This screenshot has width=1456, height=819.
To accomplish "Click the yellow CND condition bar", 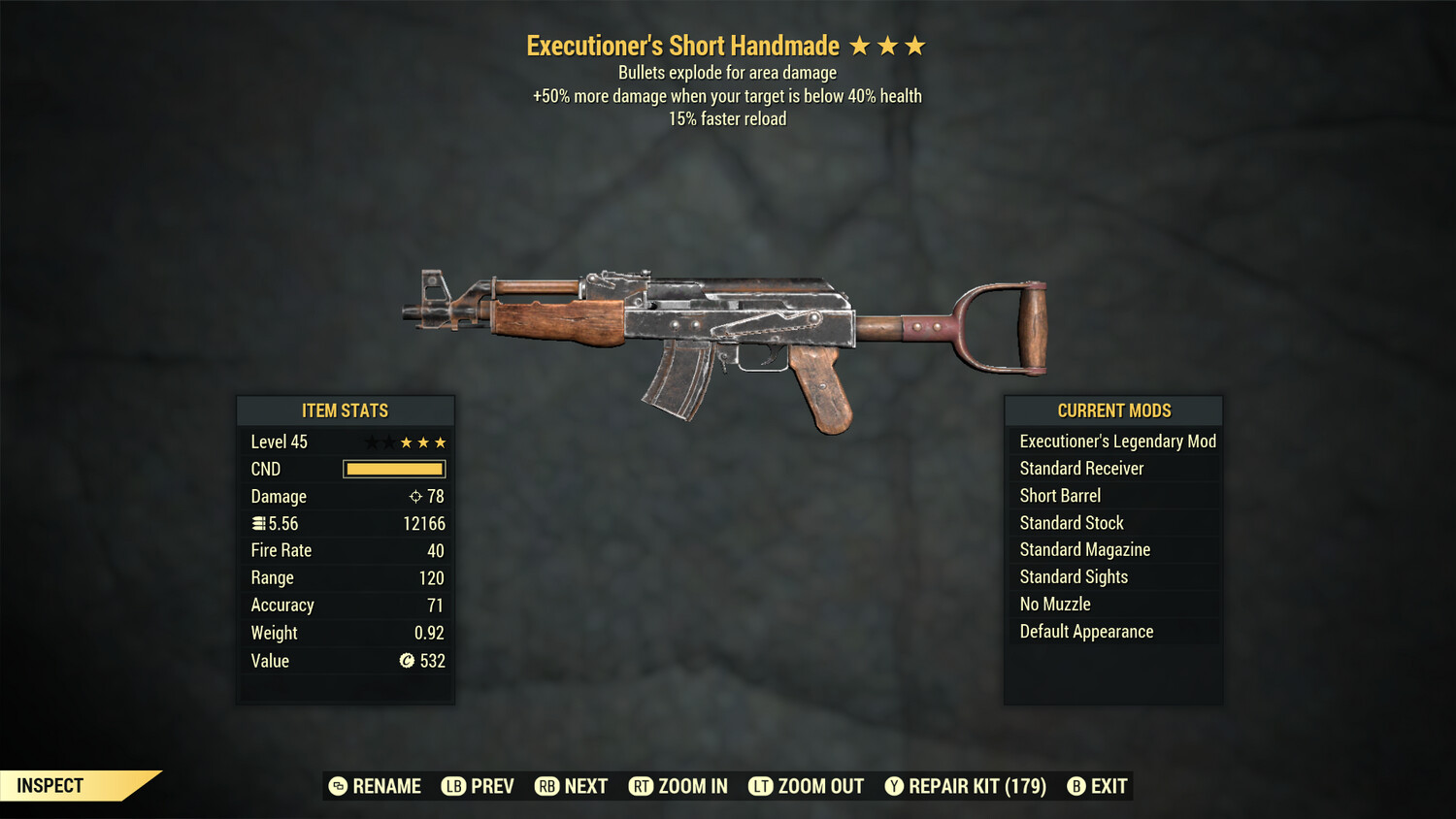I will tap(393, 469).
